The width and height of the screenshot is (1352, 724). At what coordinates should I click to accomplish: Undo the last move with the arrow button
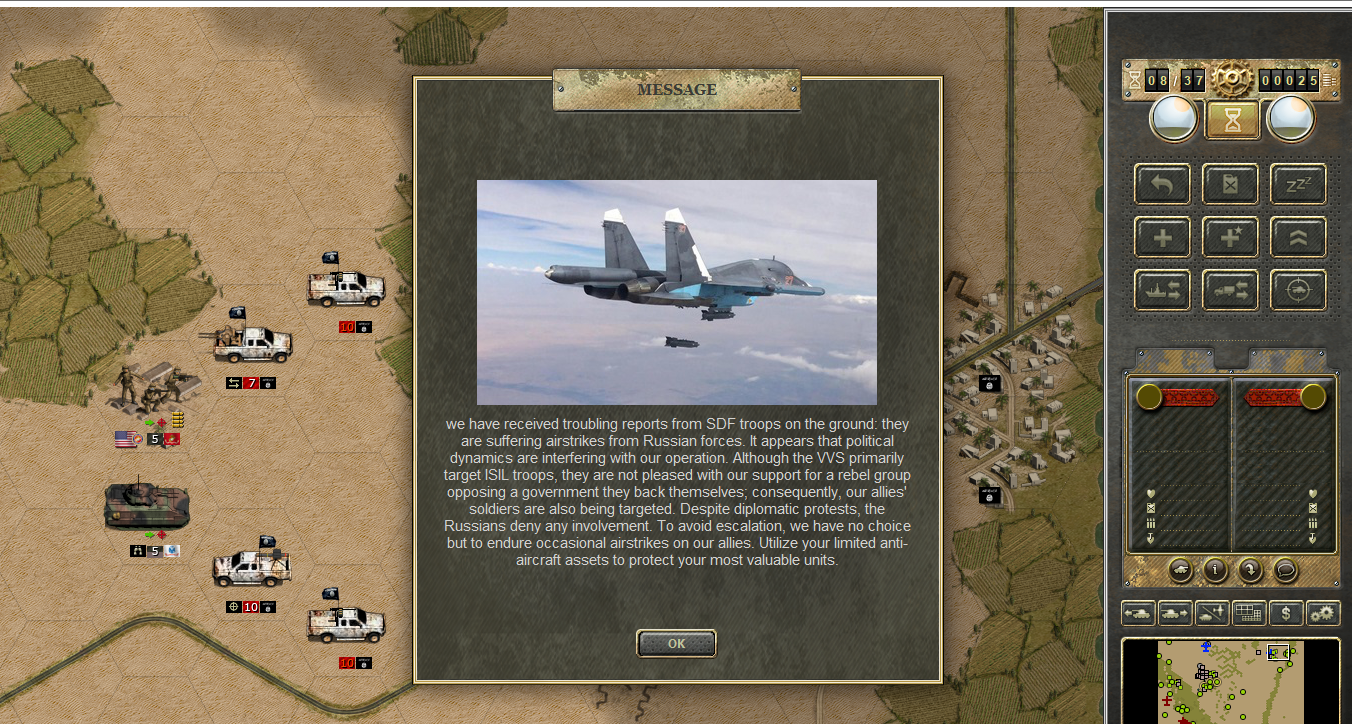(1162, 184)
